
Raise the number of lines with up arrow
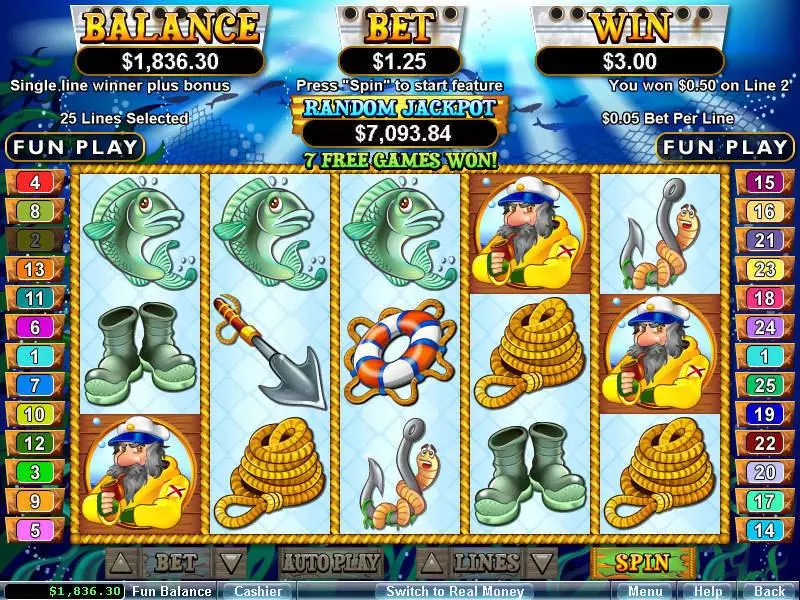tap(428, 562)
